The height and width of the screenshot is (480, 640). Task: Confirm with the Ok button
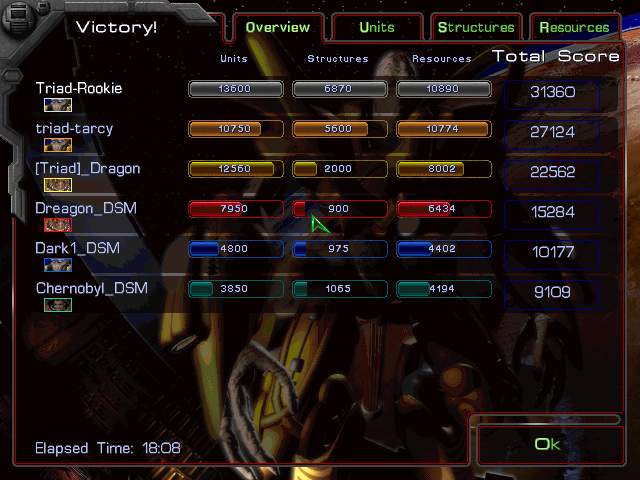[x=548, y=445]
